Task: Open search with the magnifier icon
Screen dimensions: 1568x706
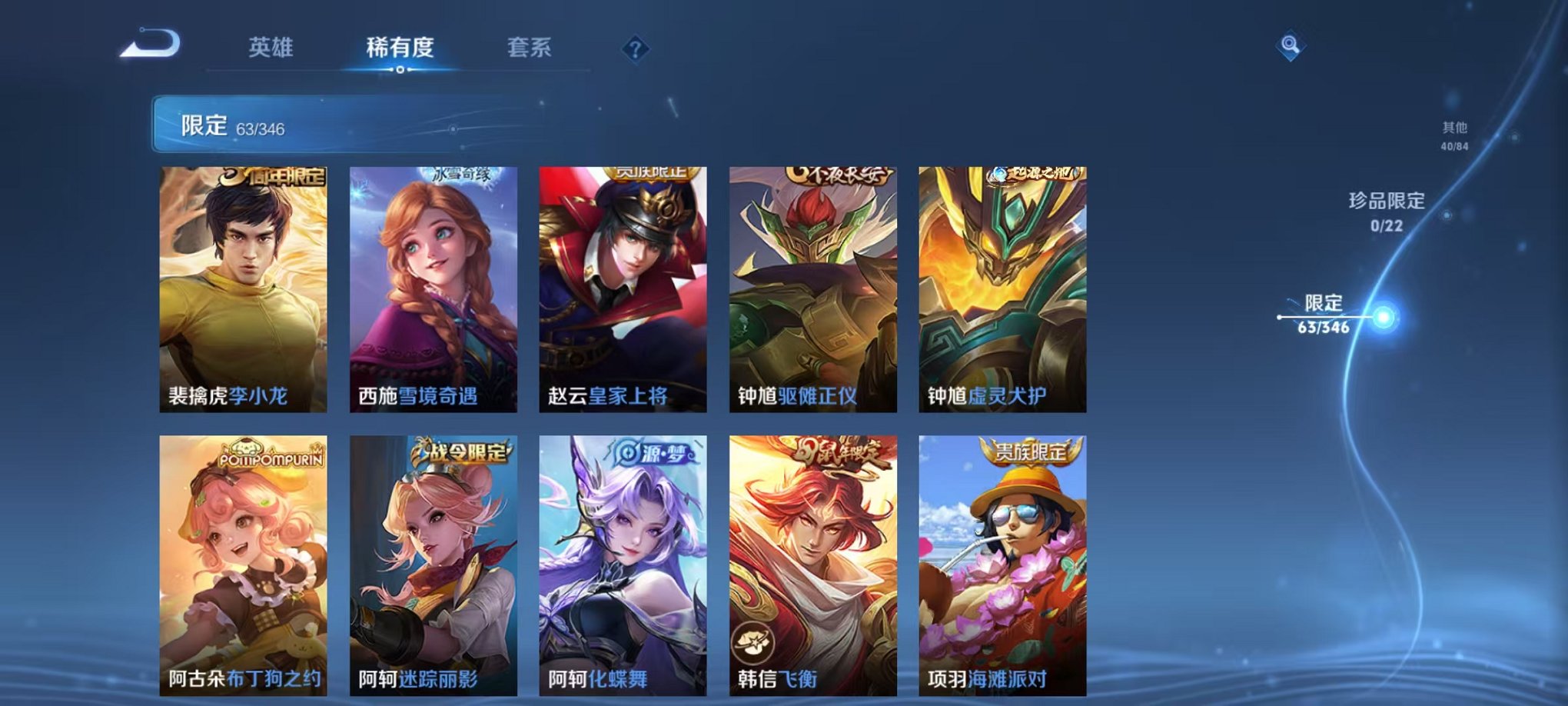Action: (1291, 46)
